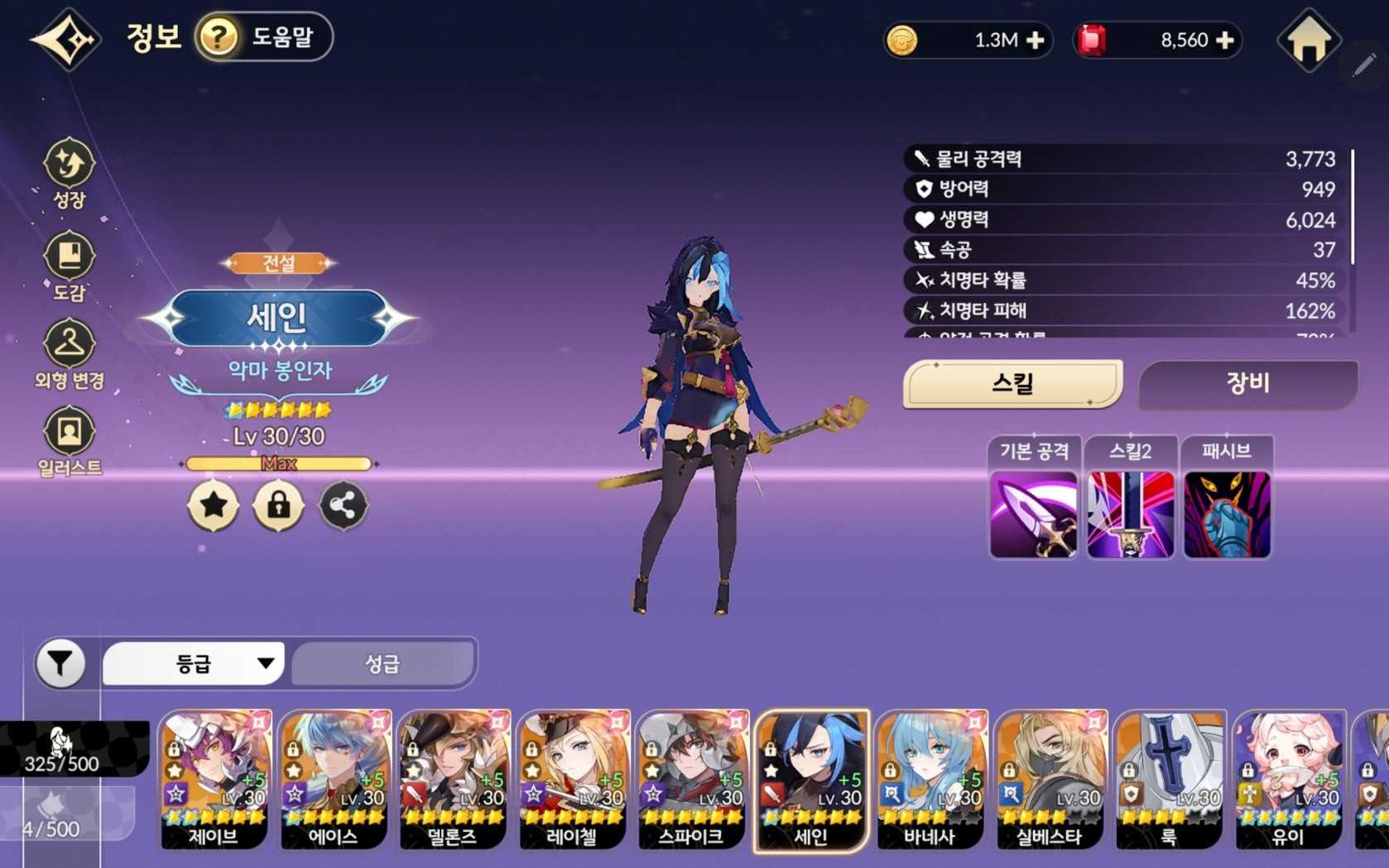Toggle the padlock on this hero
1389x868 pixels.
[x=278, y=505]
